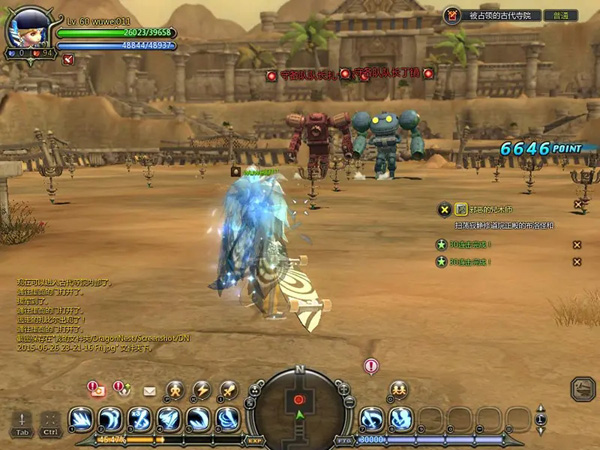Dismiss the first 30-combo completion notice
This screenshot has width=600, height=450.
(577, 245)
